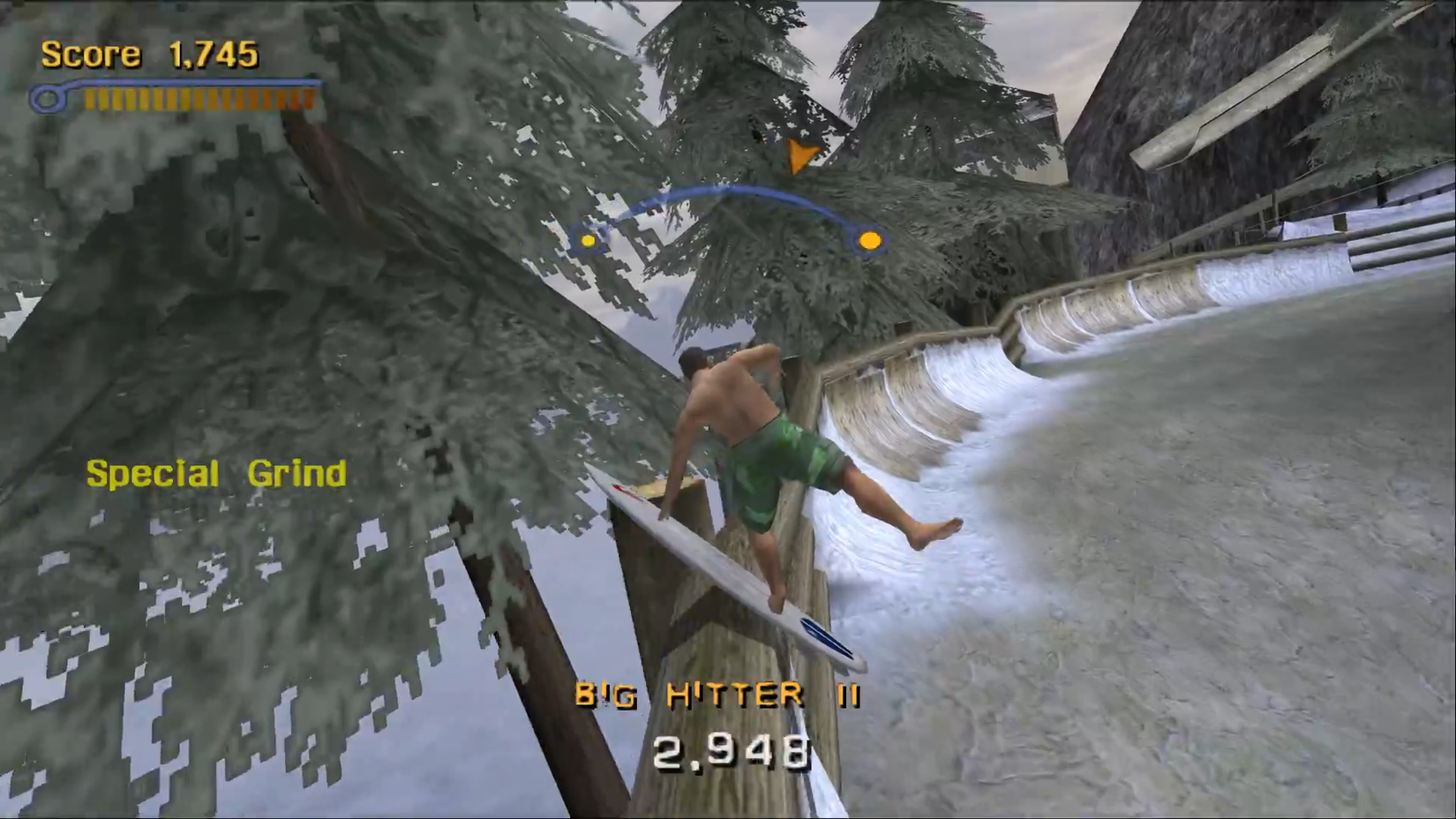Click the blue circular gauge at the meter's left end

49,99
